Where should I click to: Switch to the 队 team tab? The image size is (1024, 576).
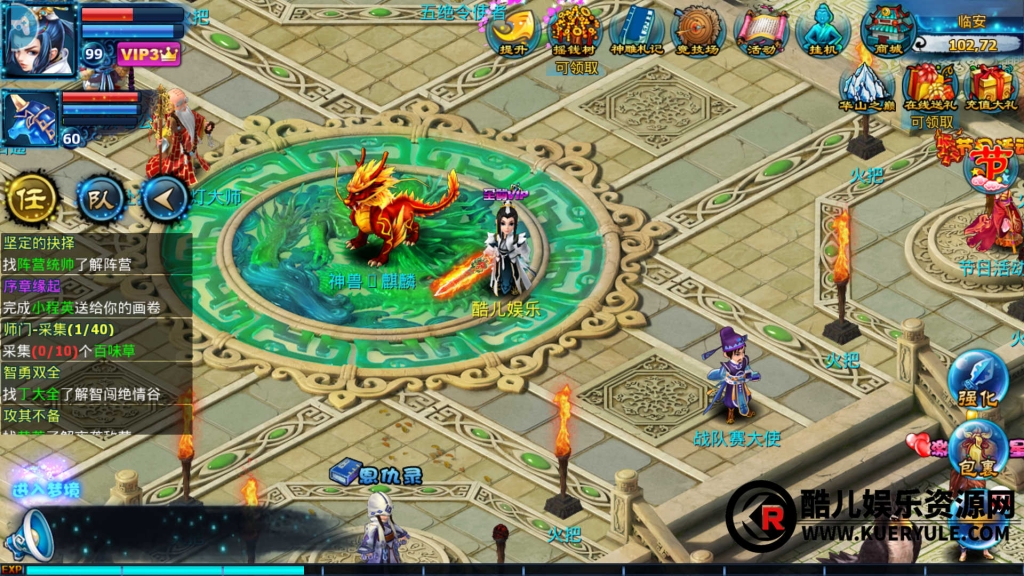pyautogui.click(x=101, y=199)
